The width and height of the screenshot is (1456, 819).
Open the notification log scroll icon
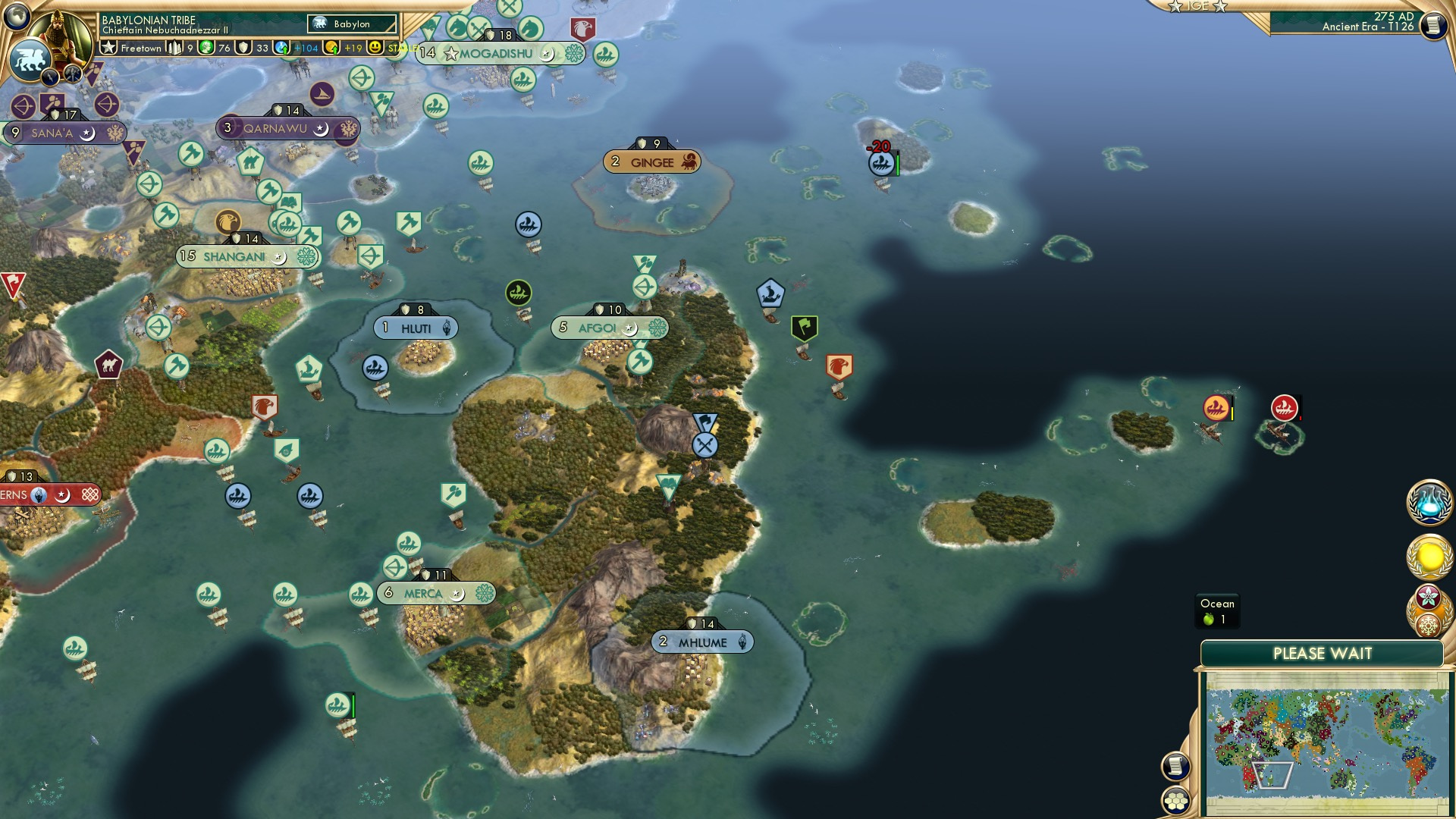click(1174, 765)
